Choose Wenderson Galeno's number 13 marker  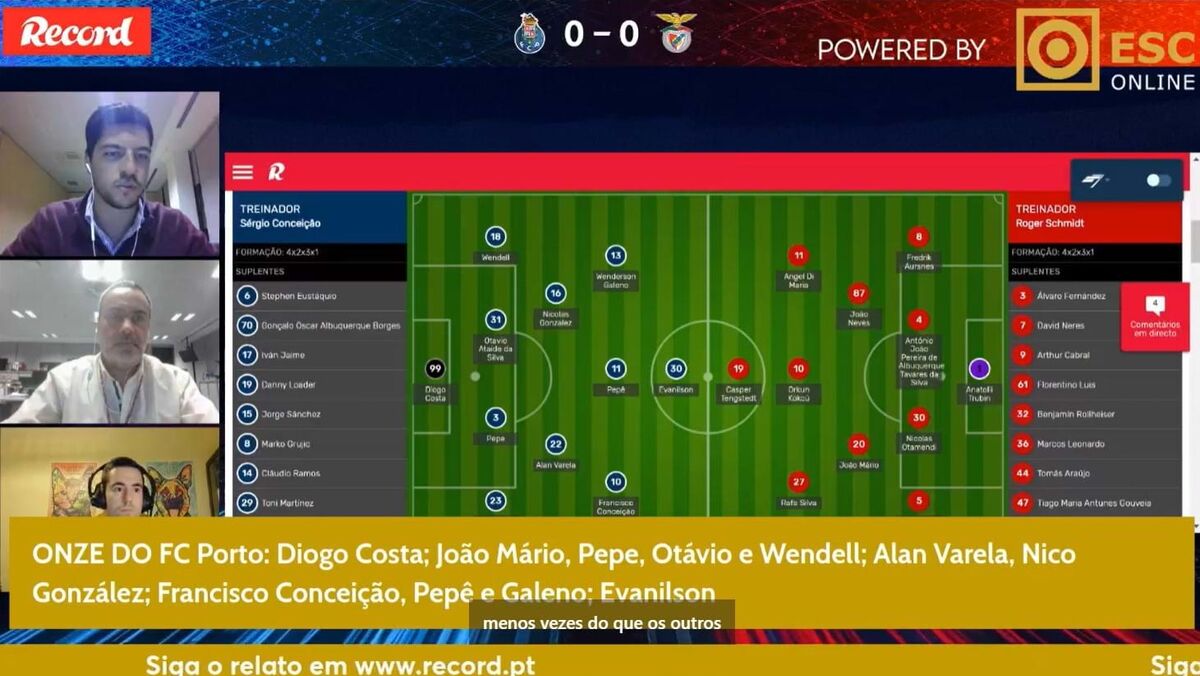pyautogui.click(x=616, y=256)
